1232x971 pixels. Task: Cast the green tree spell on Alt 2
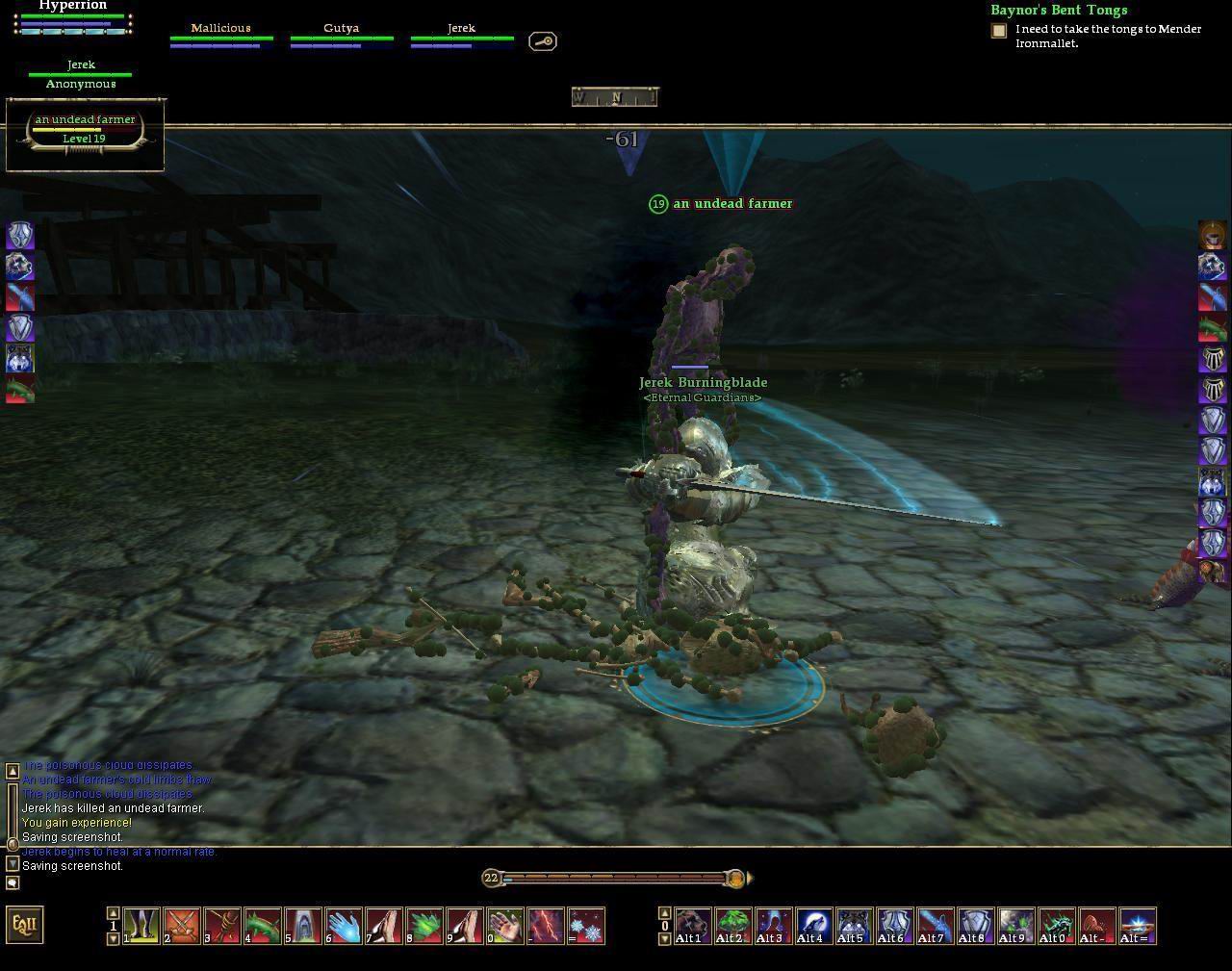[x=732, y=926]
